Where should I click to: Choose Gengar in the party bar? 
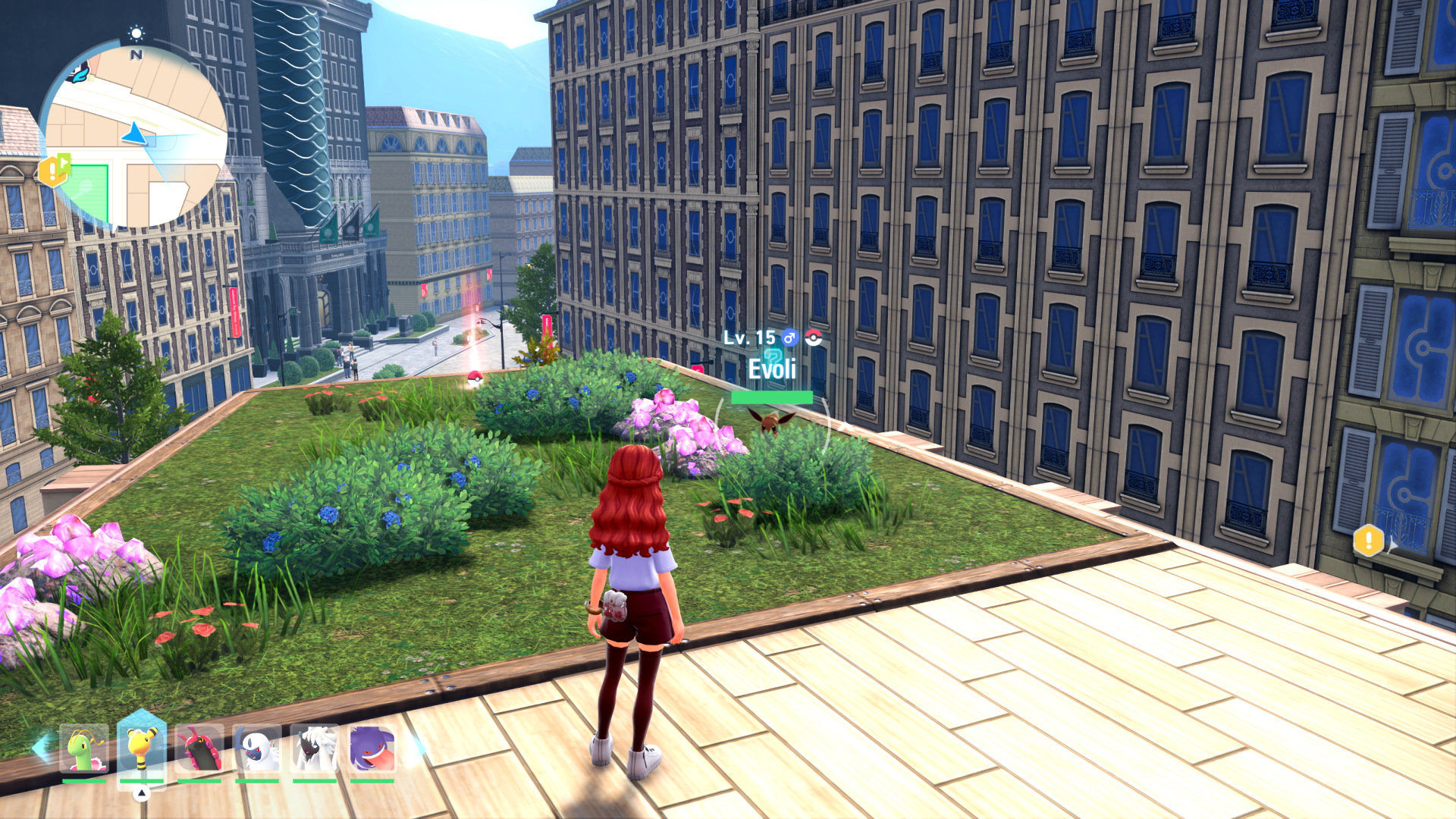click(372, 749)
